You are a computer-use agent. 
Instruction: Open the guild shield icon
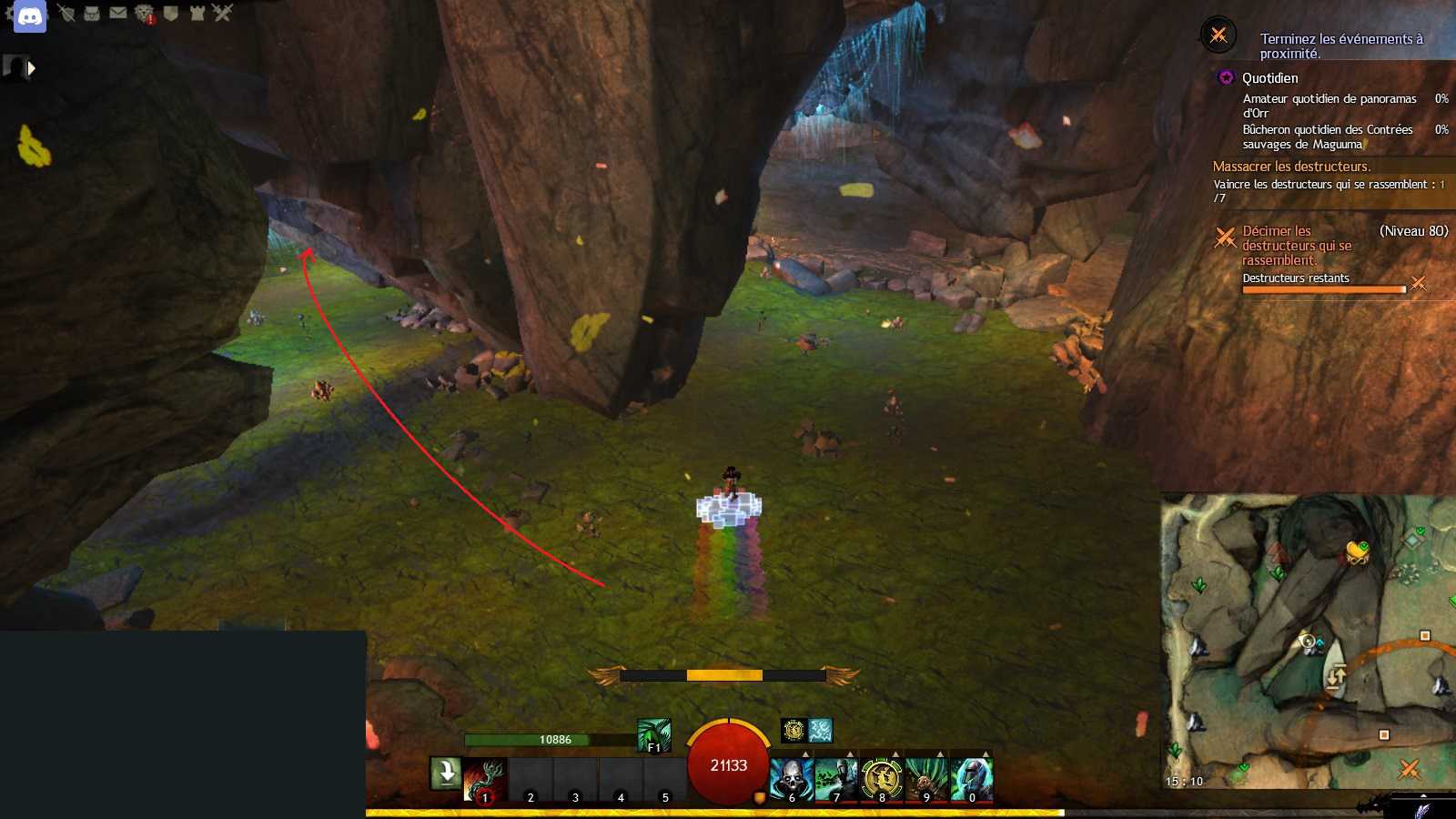tap(170, 13)
